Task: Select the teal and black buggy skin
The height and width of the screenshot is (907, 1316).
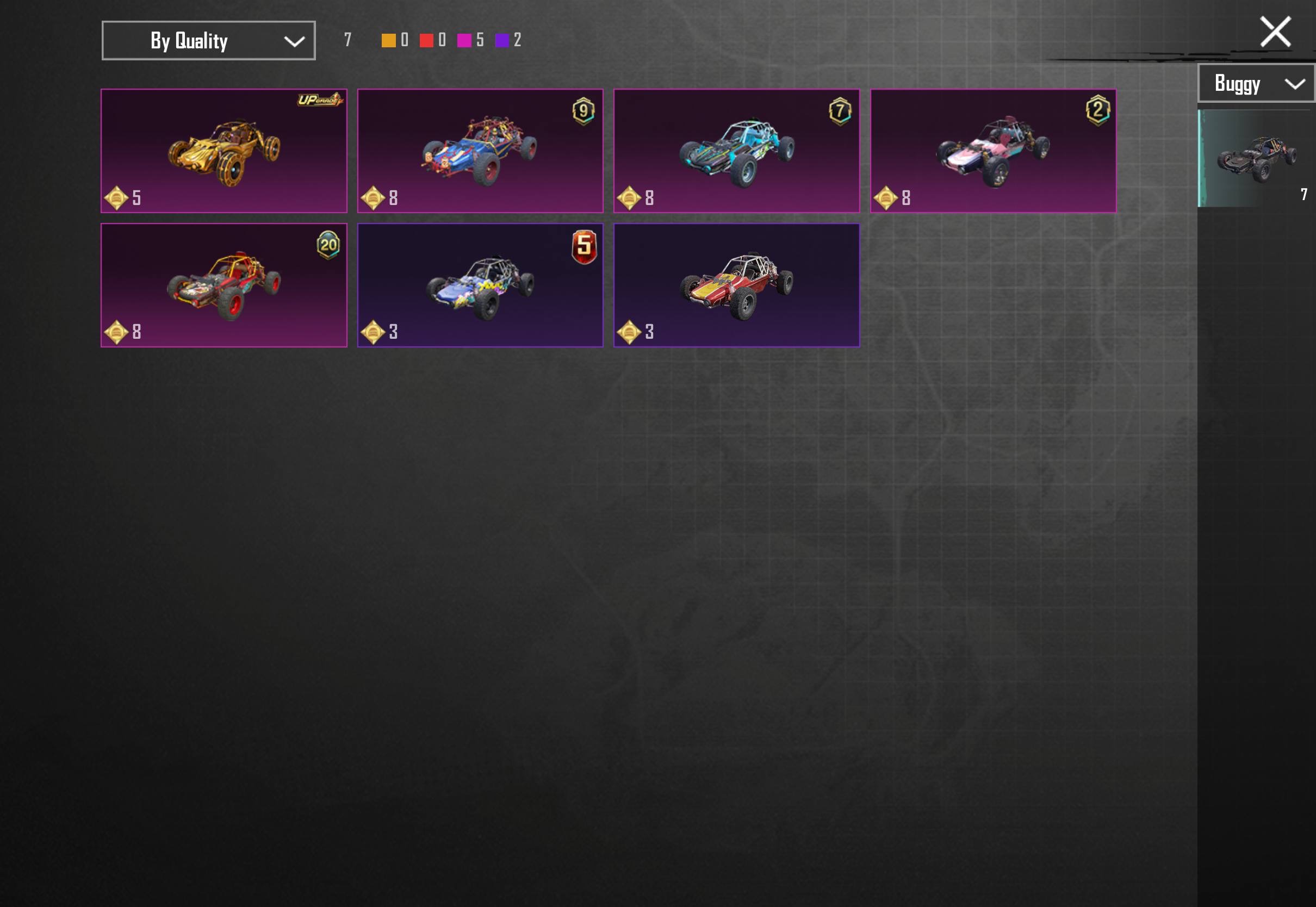Action: point(736,151)
